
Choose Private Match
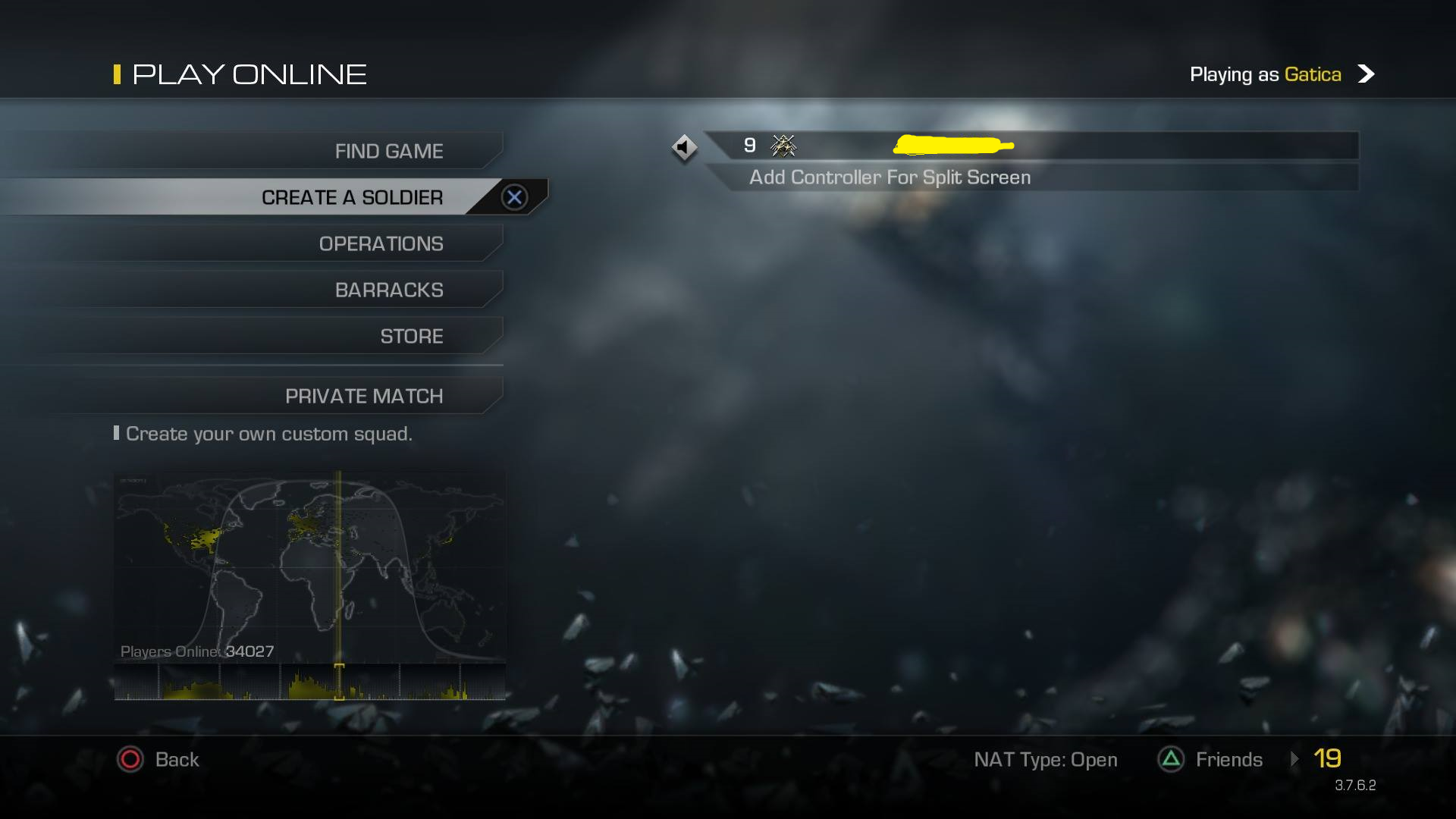coord(363,396)
